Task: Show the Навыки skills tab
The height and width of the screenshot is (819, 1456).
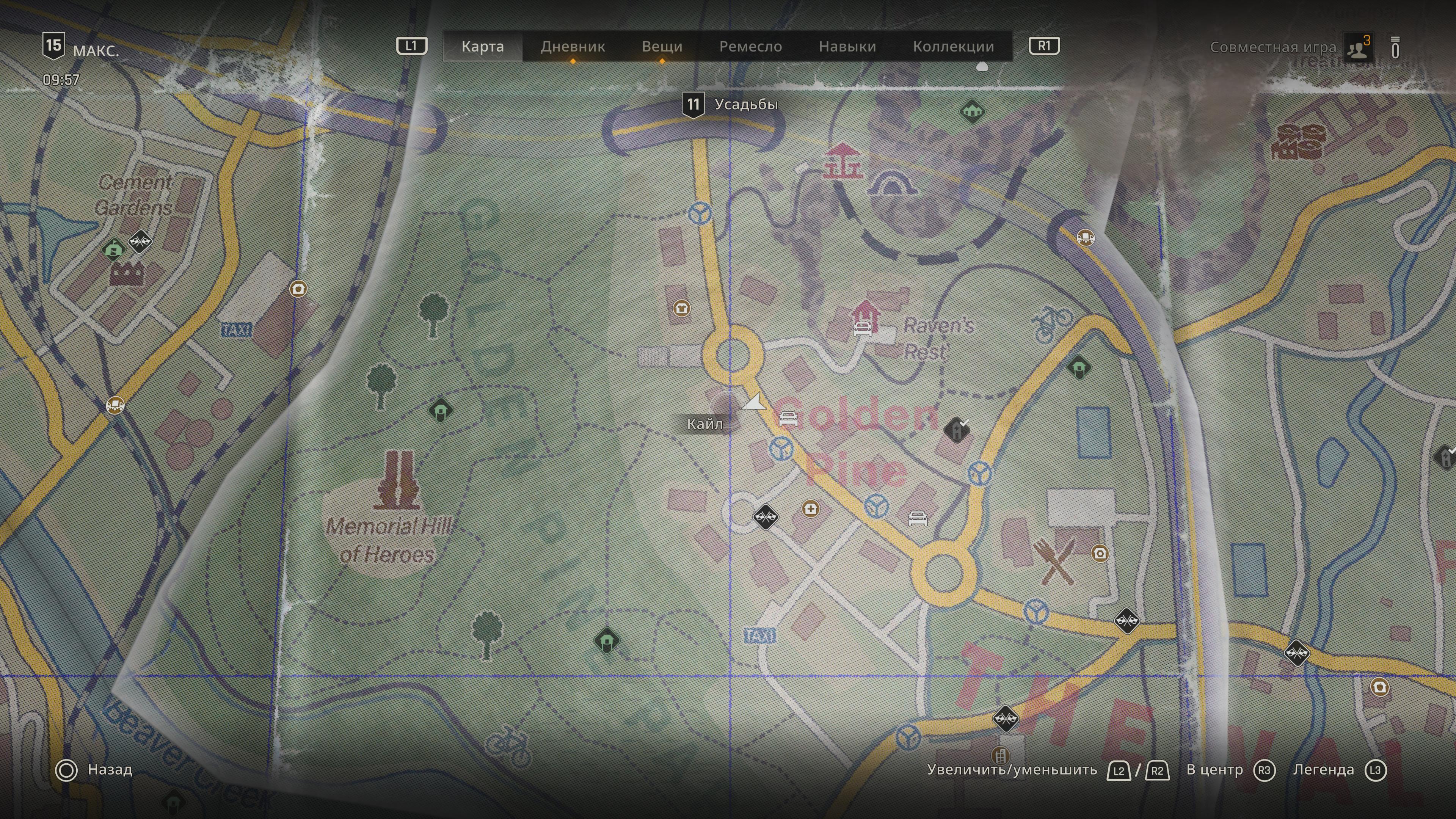Action: (x=847, y=46)
